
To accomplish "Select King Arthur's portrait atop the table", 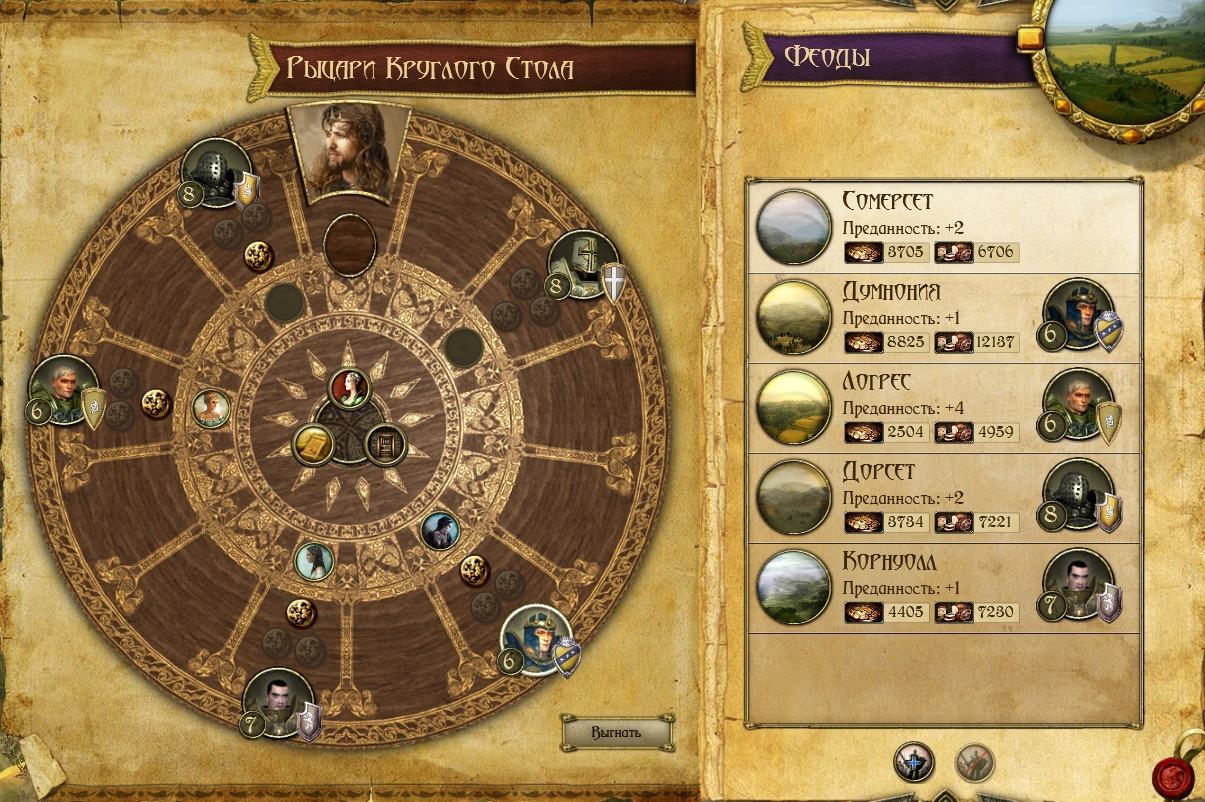I will tap(347, 150).
